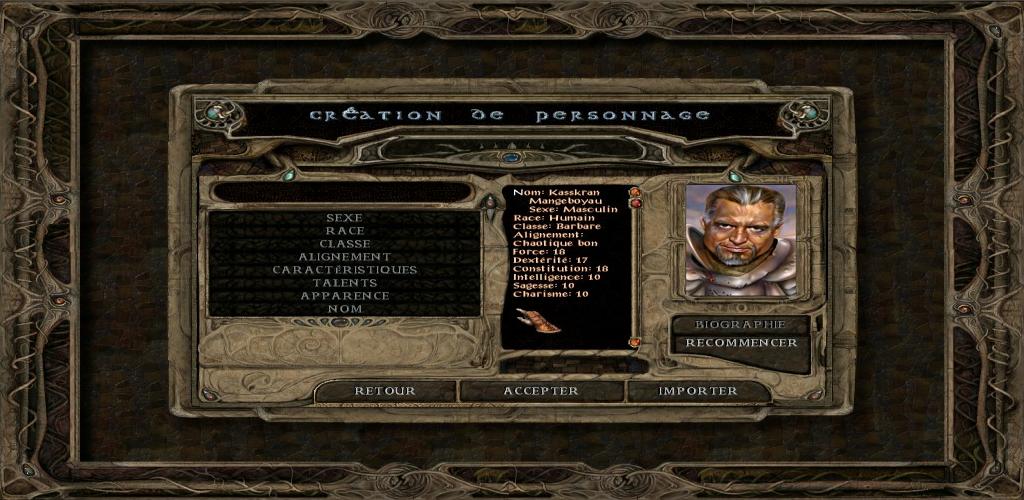
Task: Open the BIOGRAPHIE button
Action: pyautogui.click(x=740, y=324)
